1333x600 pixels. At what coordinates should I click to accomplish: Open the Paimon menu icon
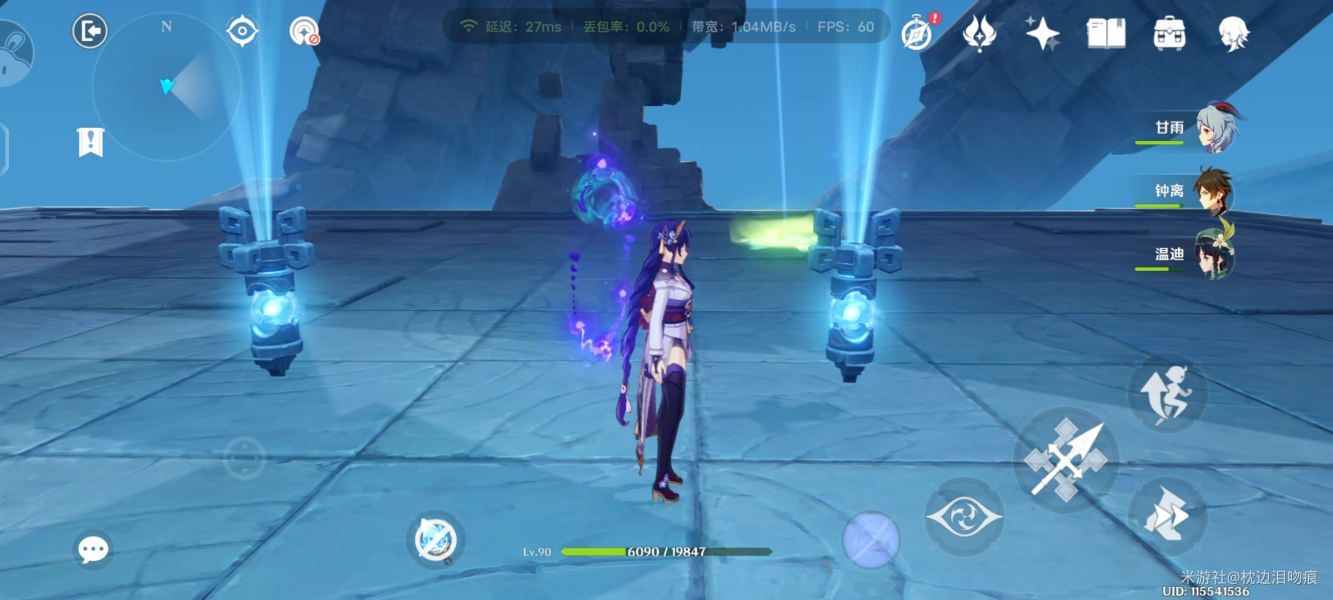1233,34
